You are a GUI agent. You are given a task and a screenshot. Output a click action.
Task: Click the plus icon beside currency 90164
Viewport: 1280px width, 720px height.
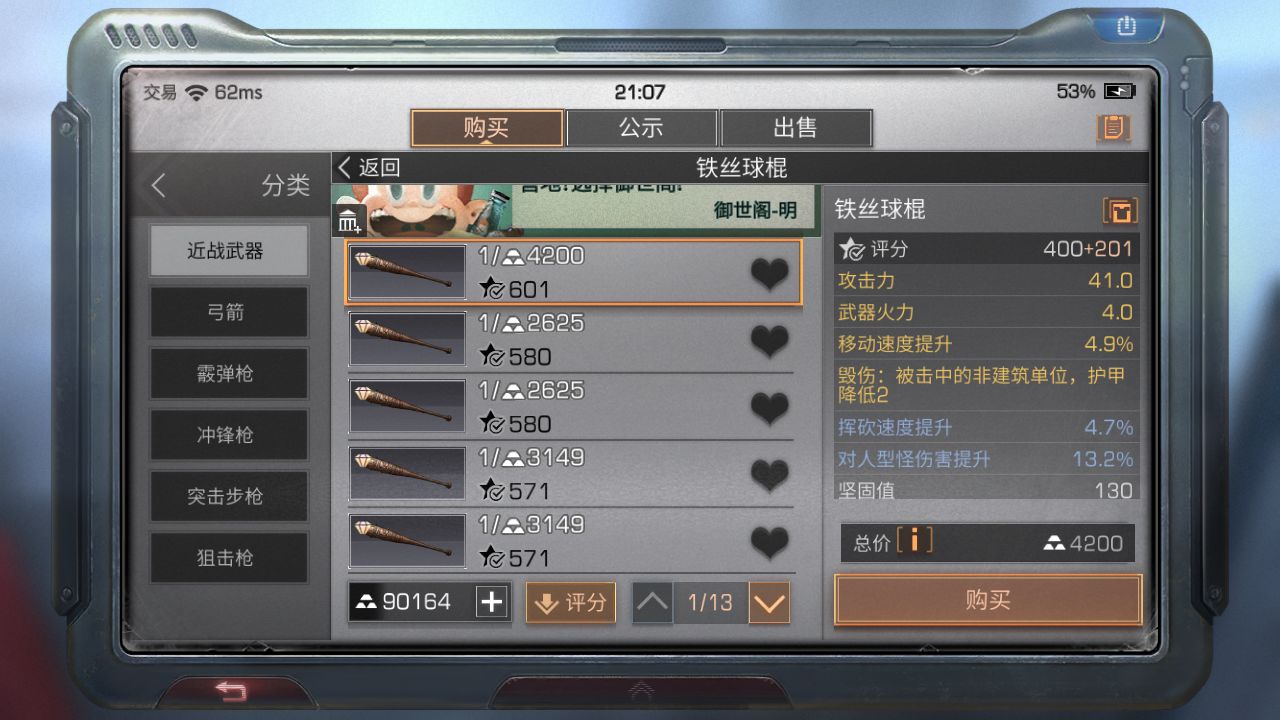tap(489, 601)
